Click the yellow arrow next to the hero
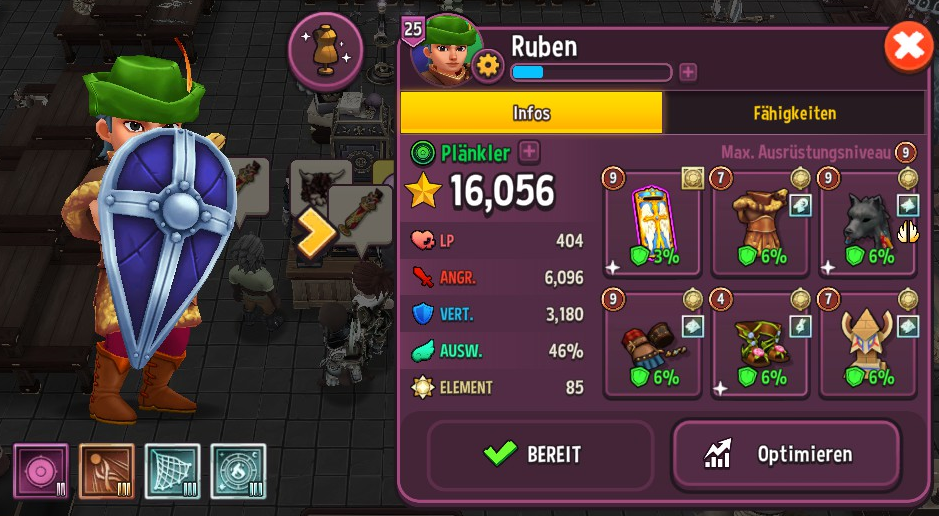 pyautogui.click(x=314, y=232)
